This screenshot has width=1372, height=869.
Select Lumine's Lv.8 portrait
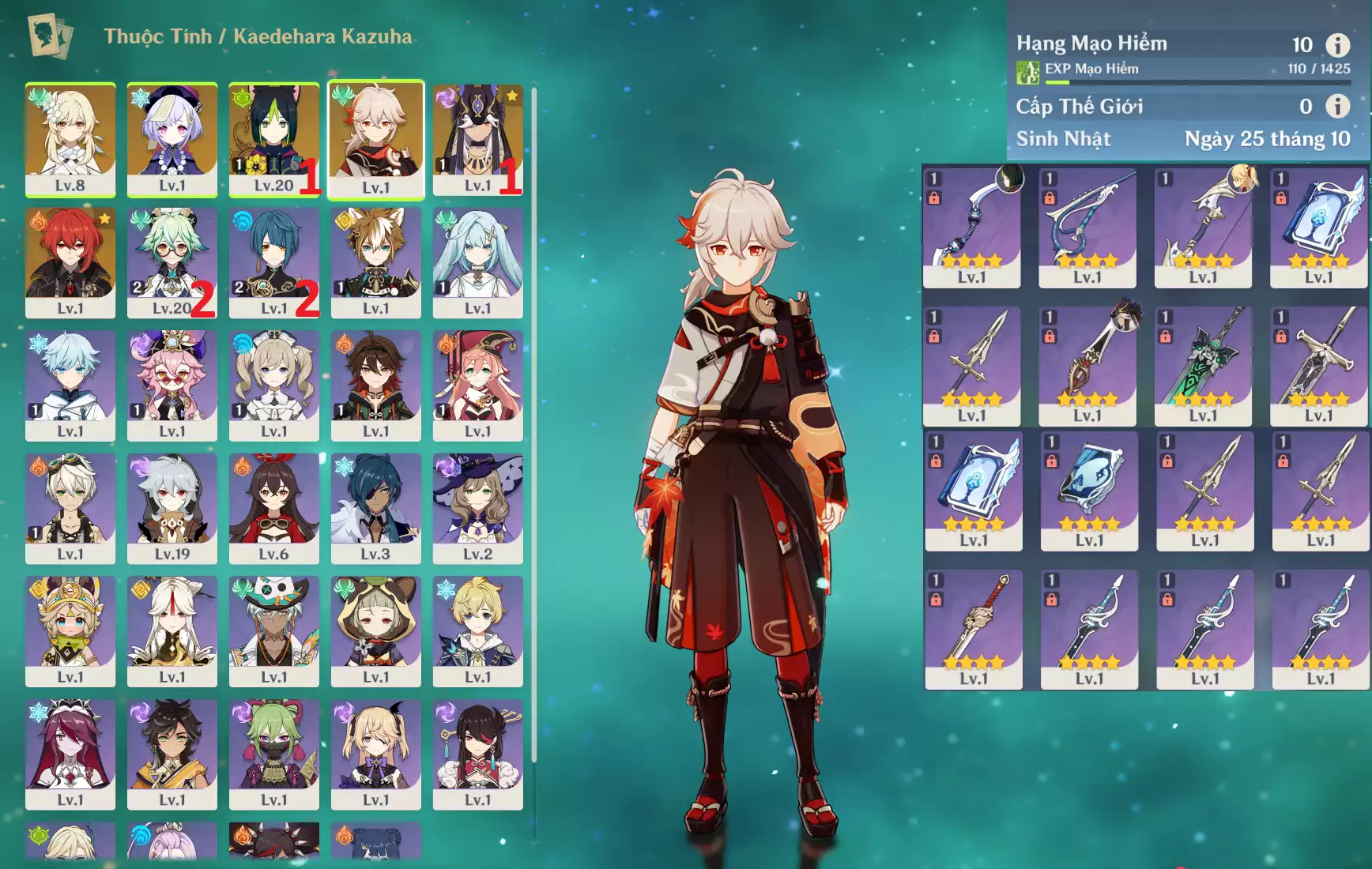pyautogui.click(x=70, y=139)
